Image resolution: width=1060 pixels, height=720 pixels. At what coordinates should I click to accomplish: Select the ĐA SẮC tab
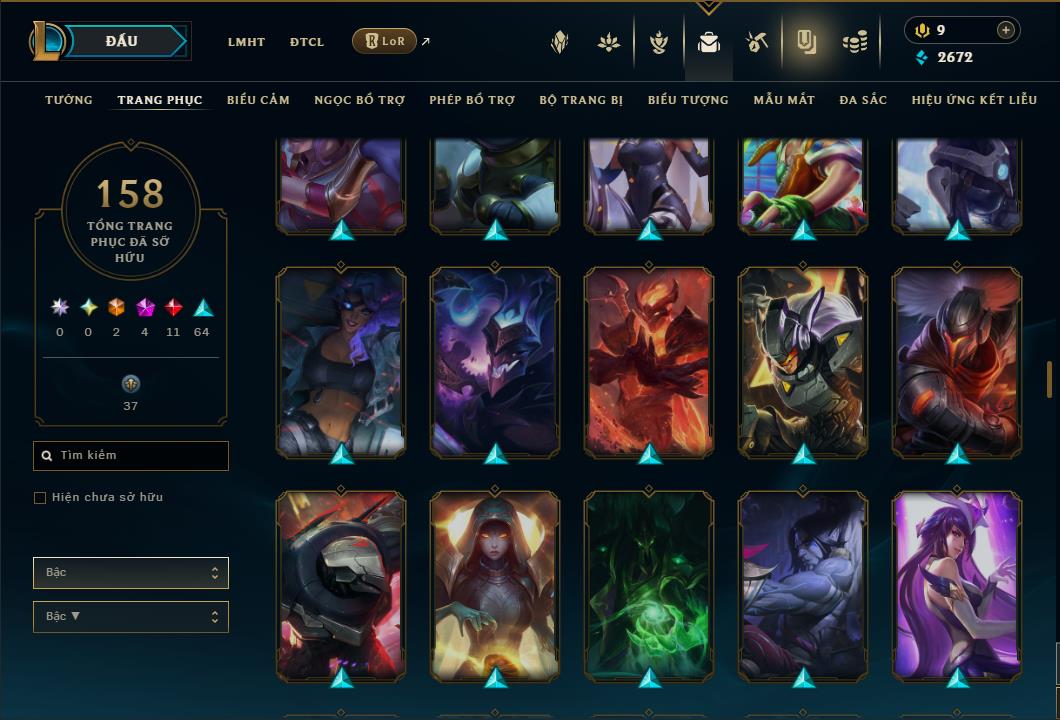point(863,100)
